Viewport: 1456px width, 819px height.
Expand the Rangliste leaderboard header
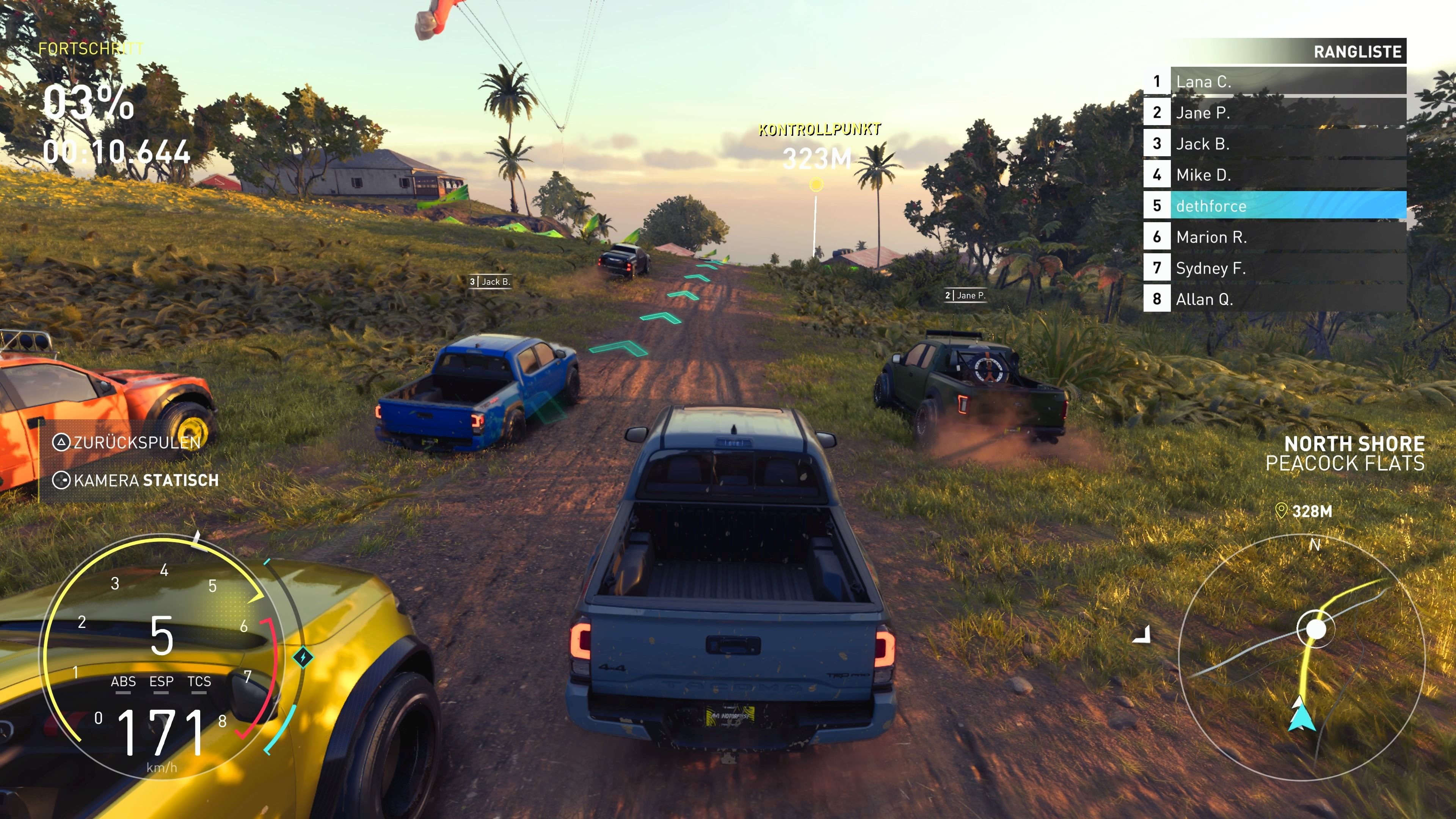pyautogui.click(x=1358, y=52)
